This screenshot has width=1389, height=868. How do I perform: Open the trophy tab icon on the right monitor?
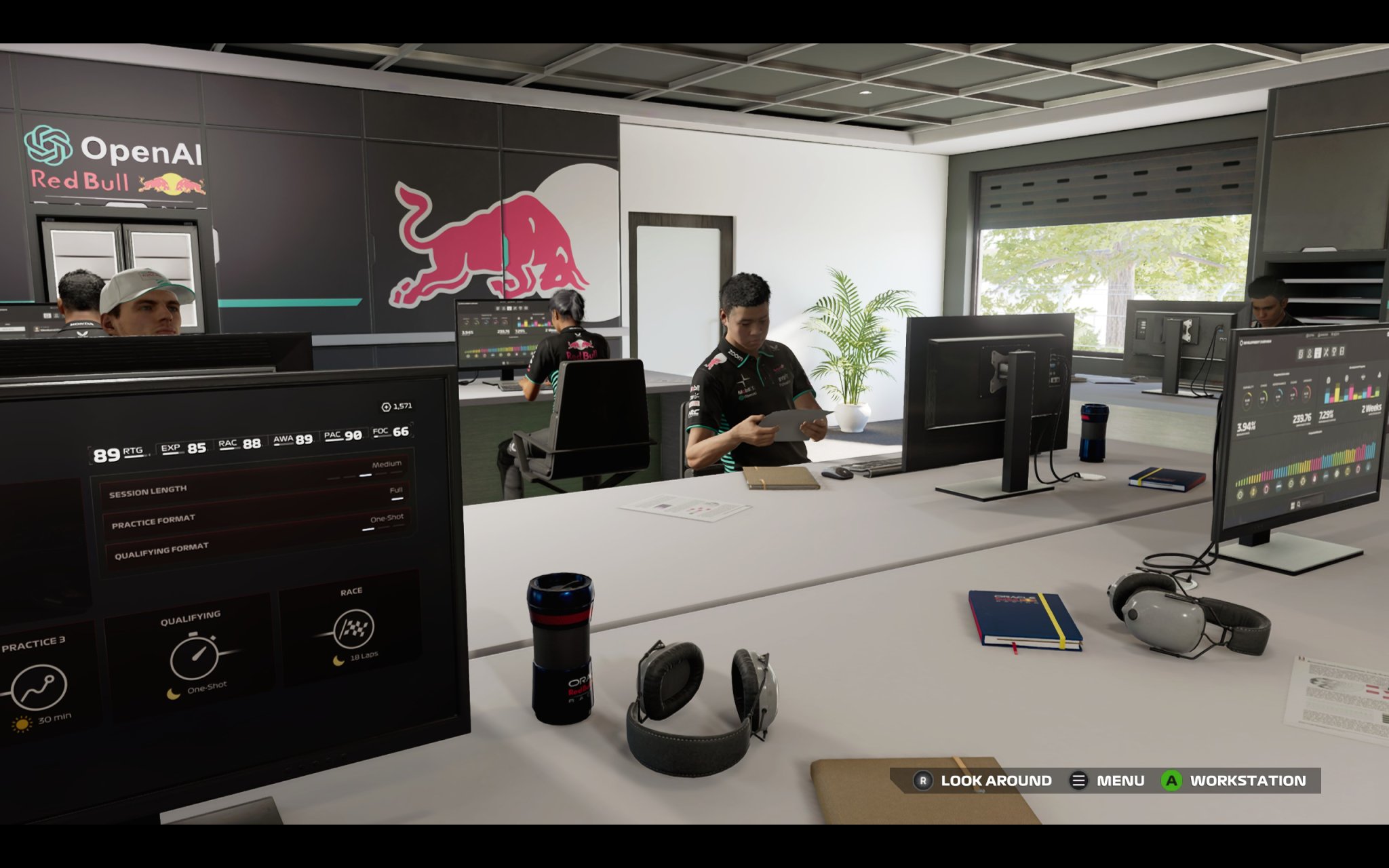pos(1334,352)
